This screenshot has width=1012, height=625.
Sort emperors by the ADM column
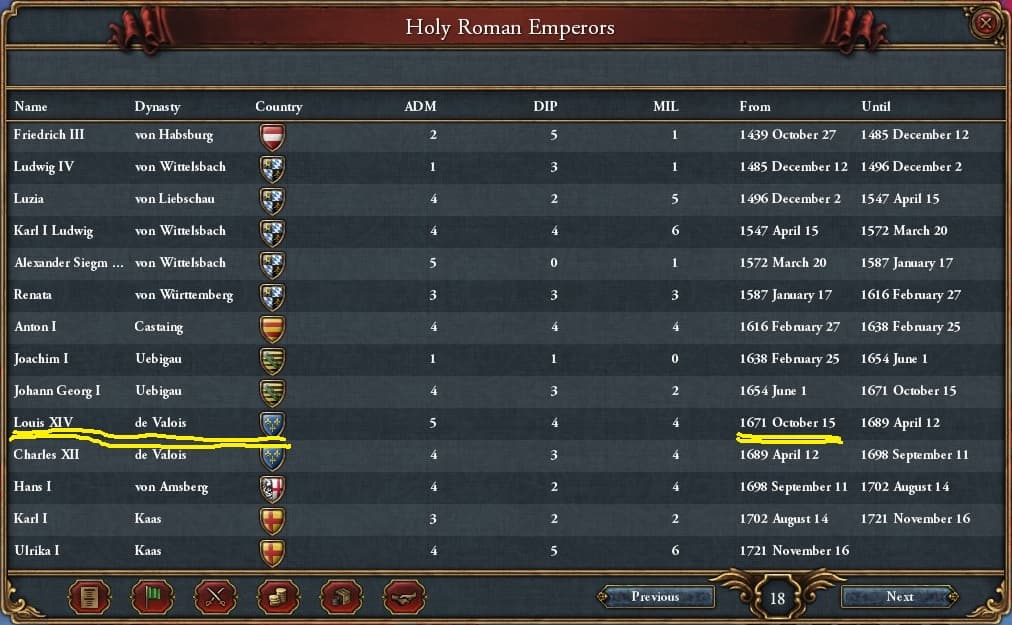[420, 106]
